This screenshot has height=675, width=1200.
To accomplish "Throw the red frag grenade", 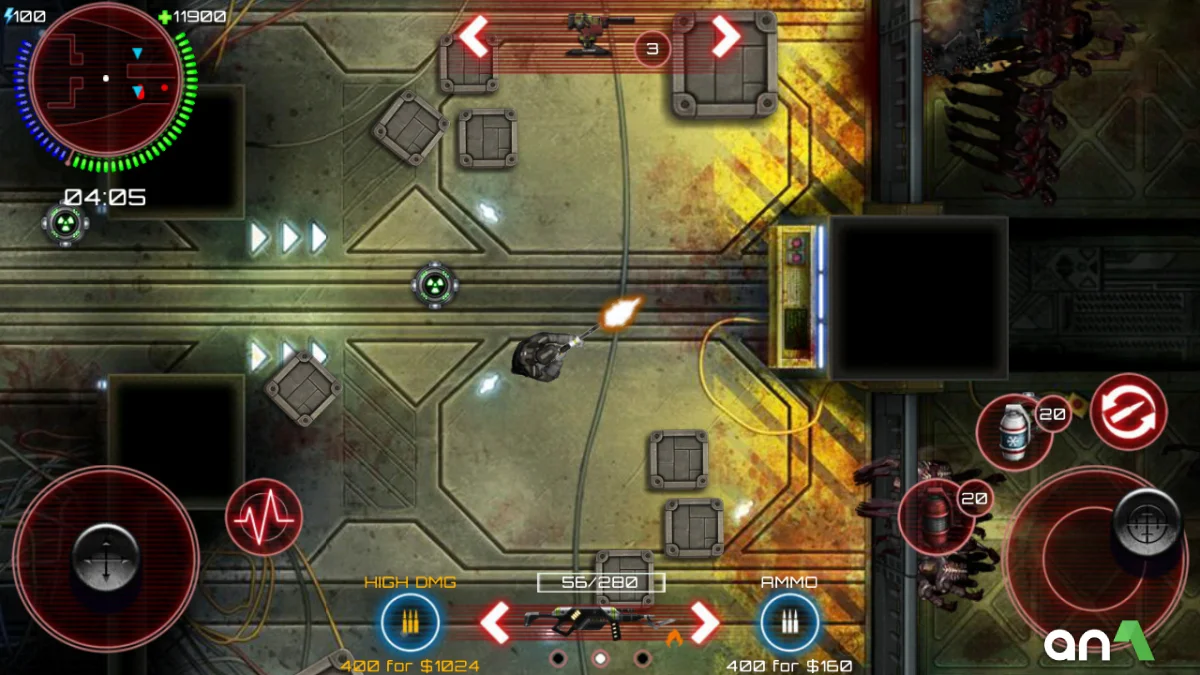I will pos(934,517).
